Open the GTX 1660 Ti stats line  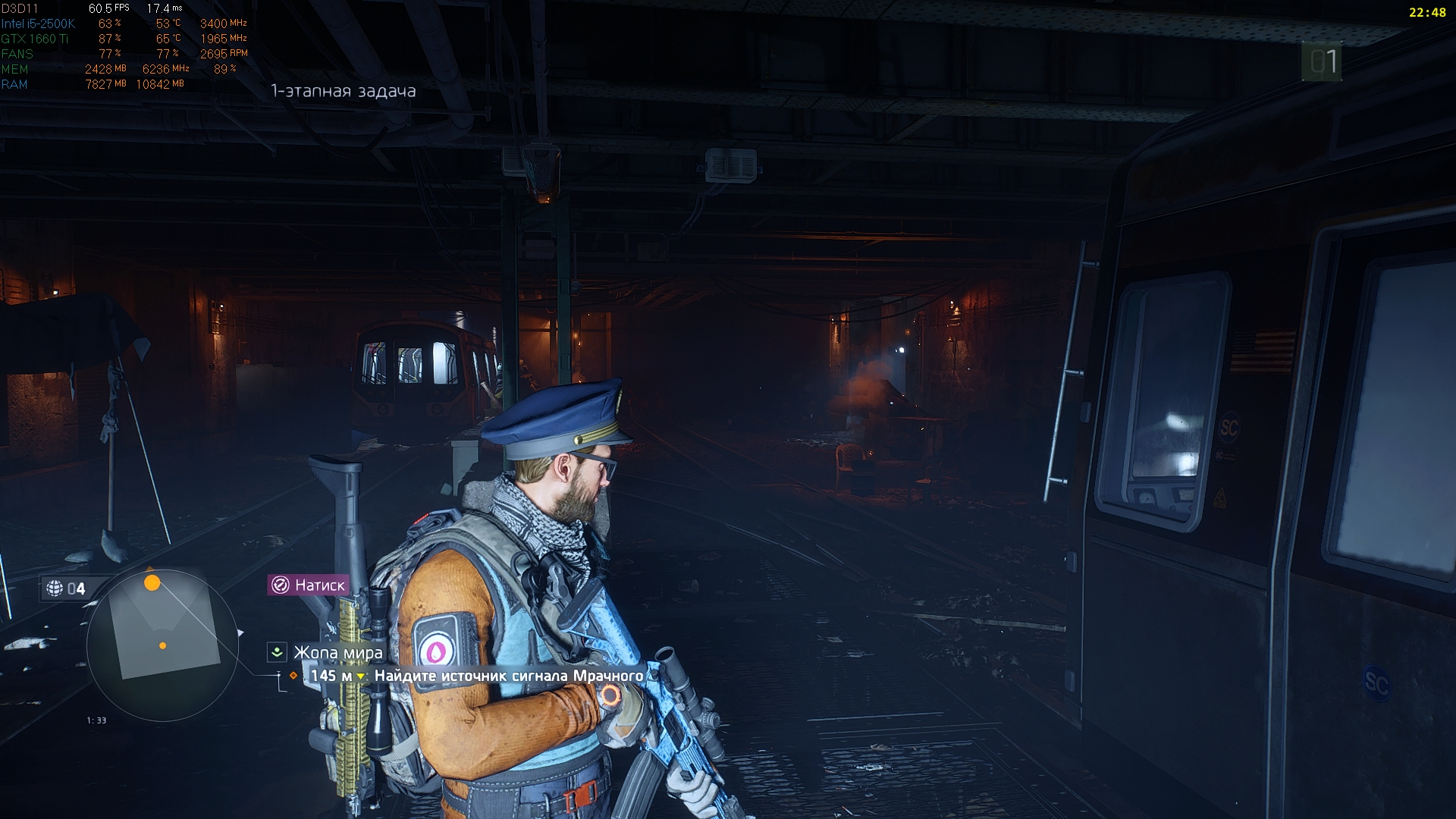(36, 39)
